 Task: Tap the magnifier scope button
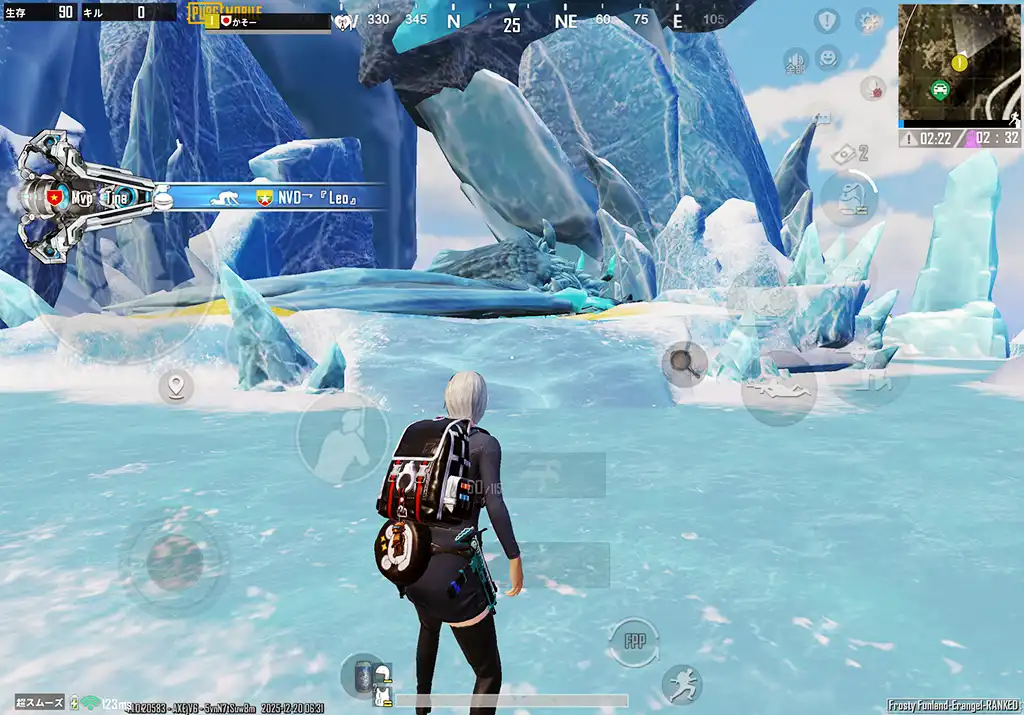click(x=683, y=362)
